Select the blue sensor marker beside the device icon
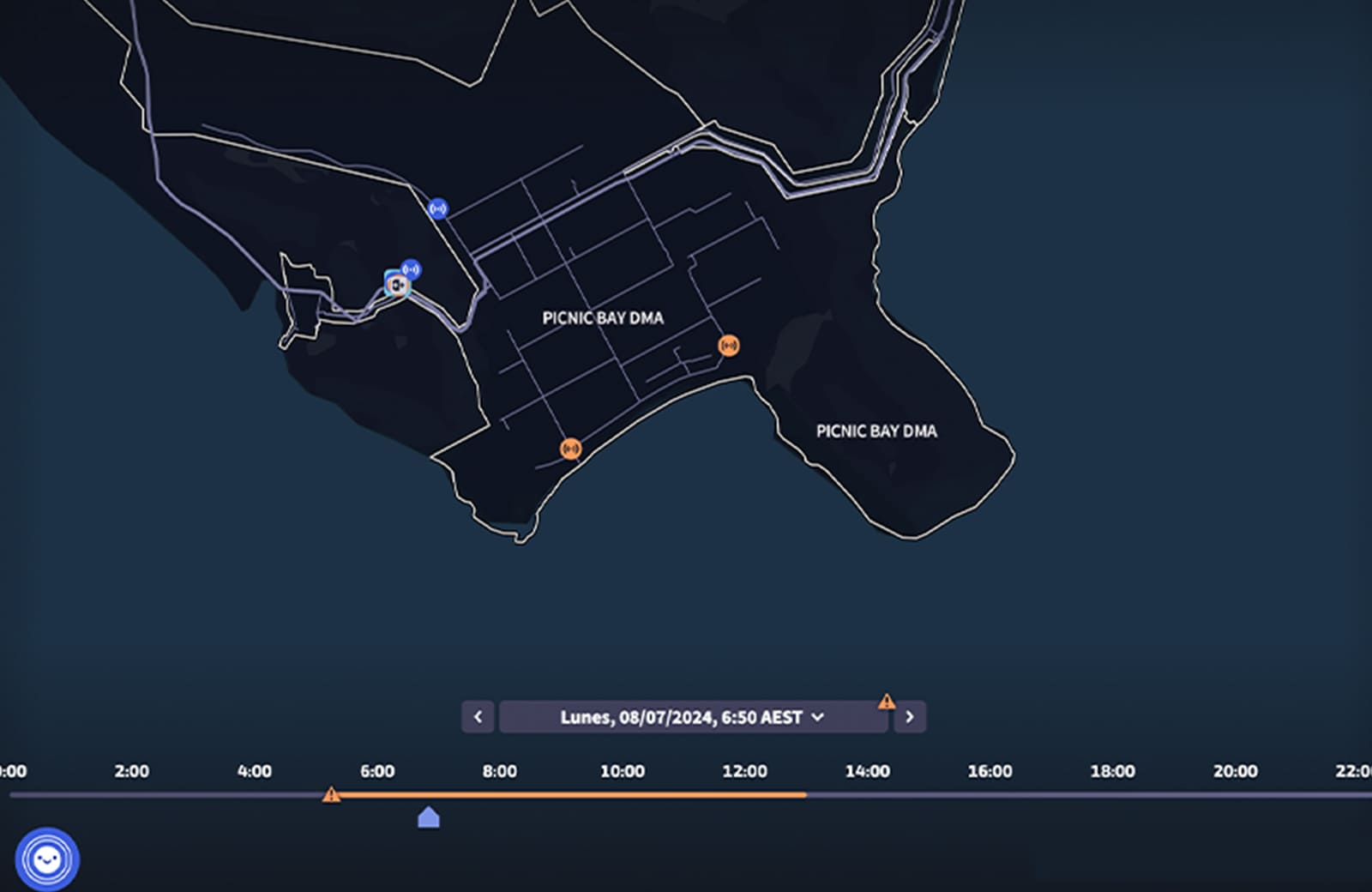The image size is (1372, 892). [412, 269]
